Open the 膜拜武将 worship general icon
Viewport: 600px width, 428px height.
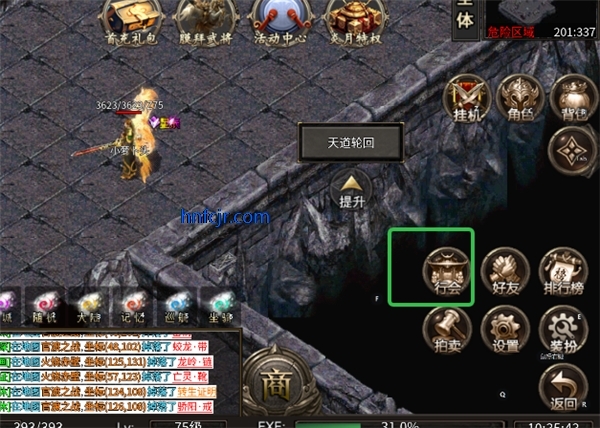coord(205,20)
